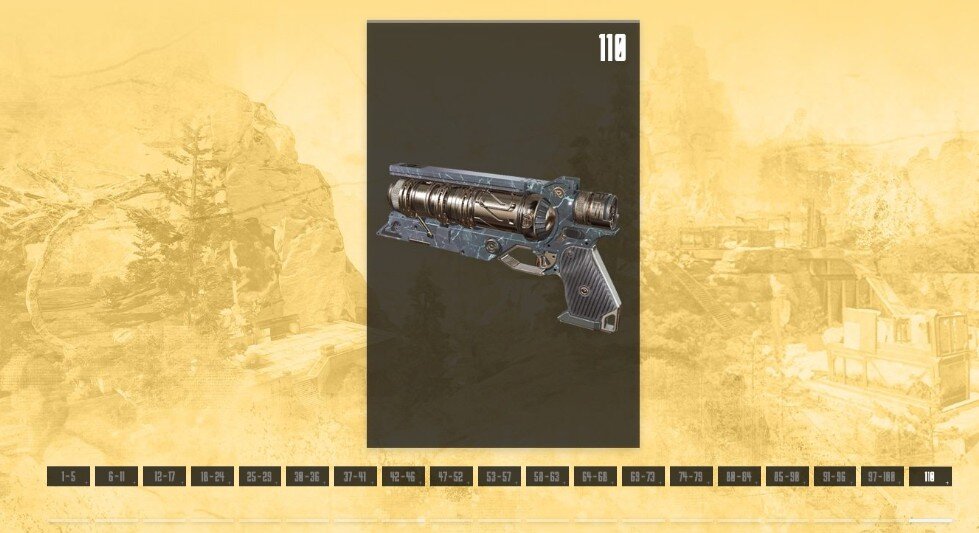Open the 53-57 level range tab
Image resolution: width=979 pixels, height=533 pixels.
[499, 477]
